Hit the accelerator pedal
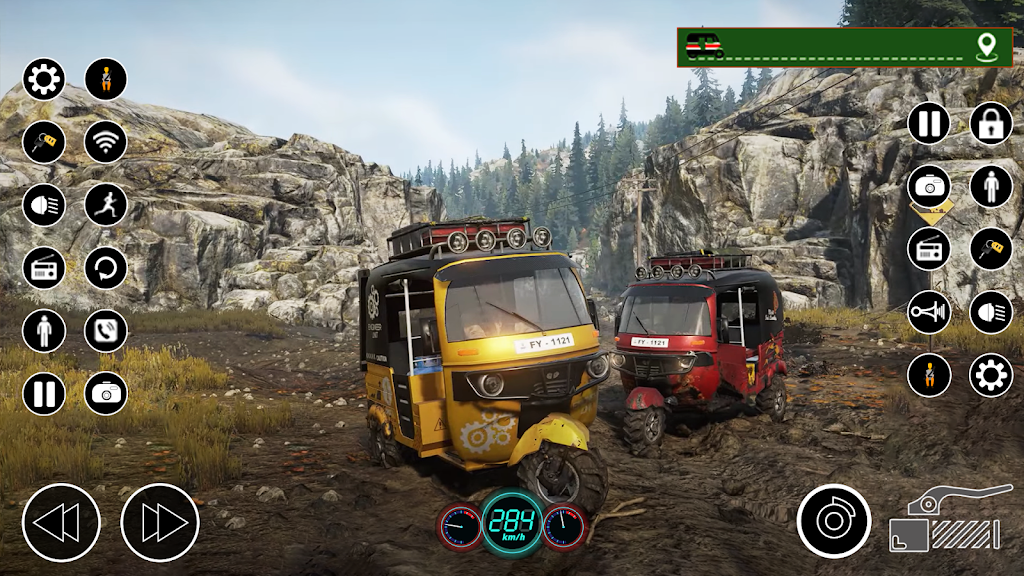Image resolution: width=1024 pixels, height=576 pixels. pyautogui.click(x=944, y=520)
